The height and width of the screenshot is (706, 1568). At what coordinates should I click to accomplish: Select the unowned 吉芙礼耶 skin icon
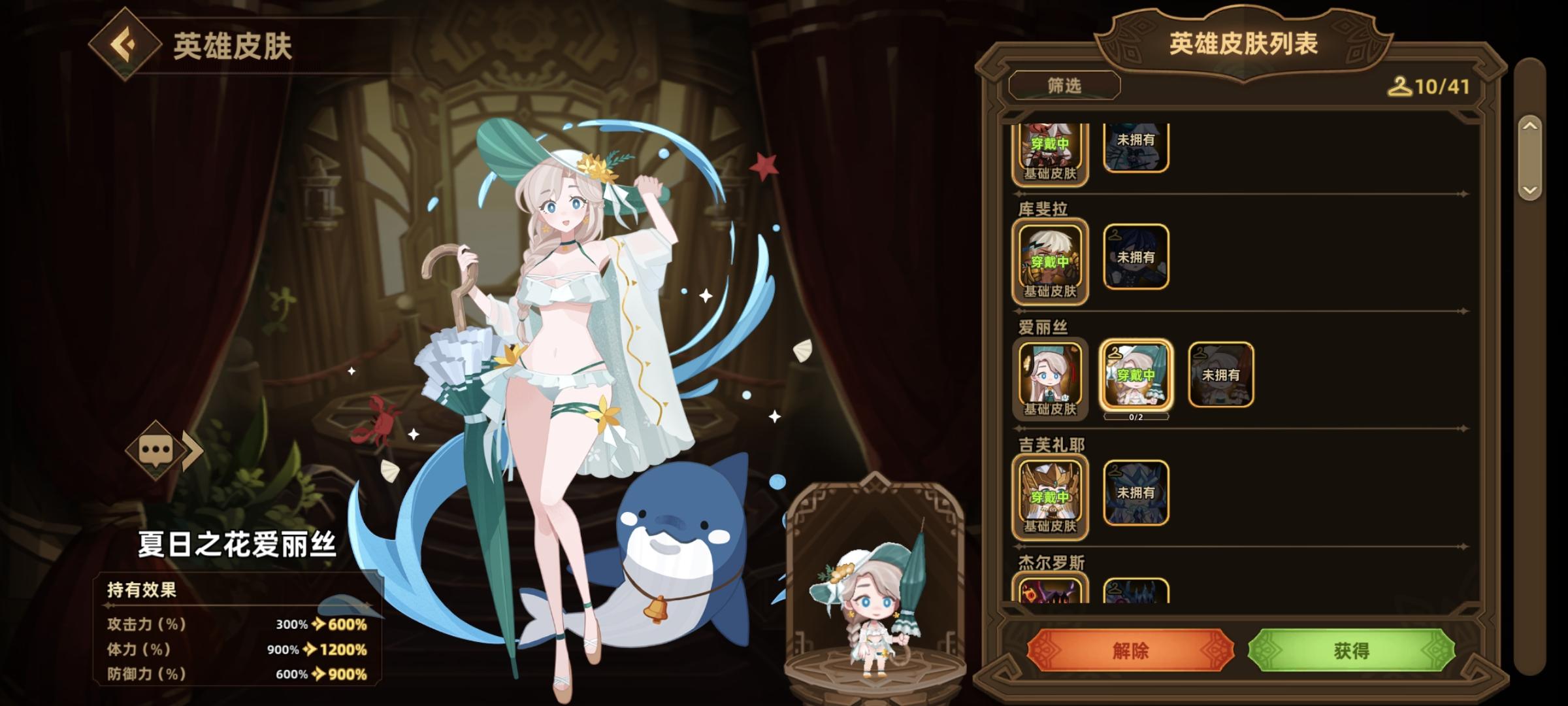[1136, 493]
